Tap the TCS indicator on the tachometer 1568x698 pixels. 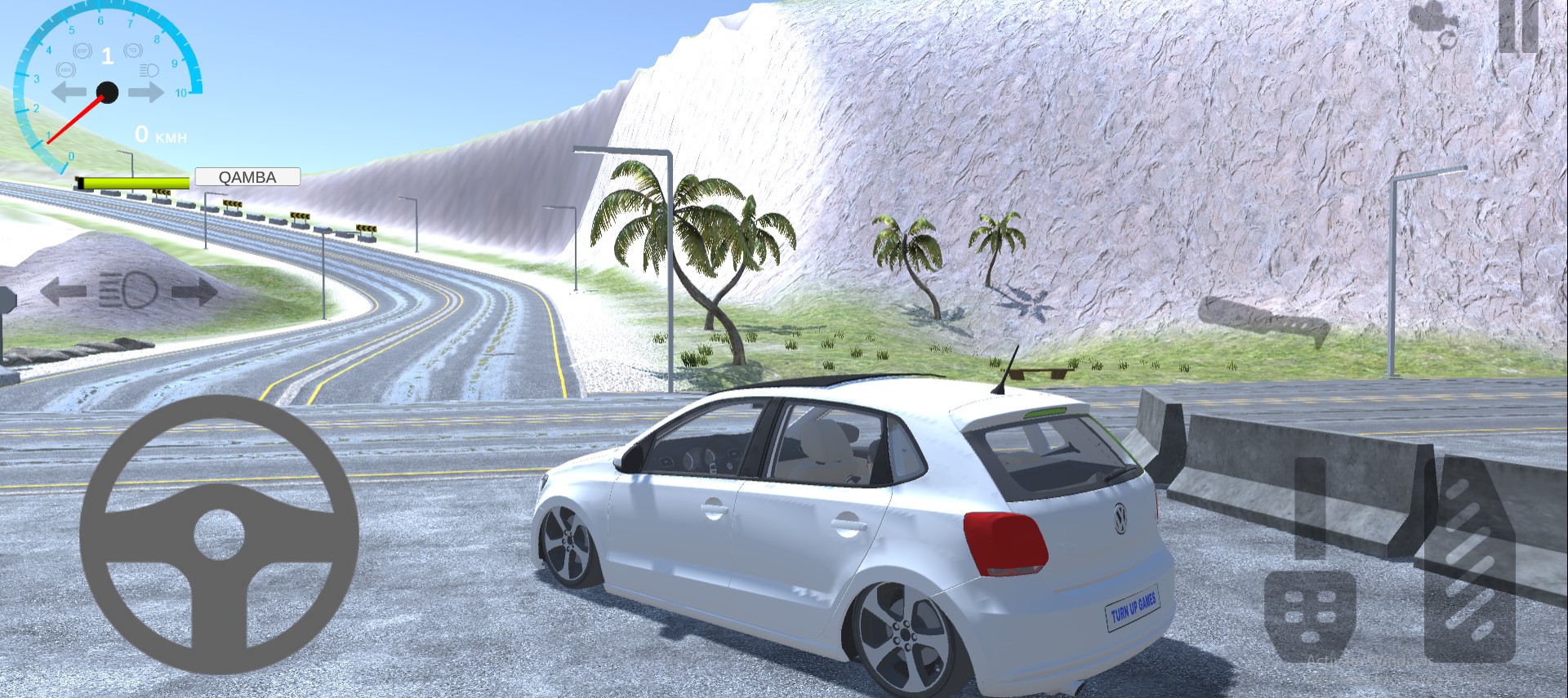[132, 51]
